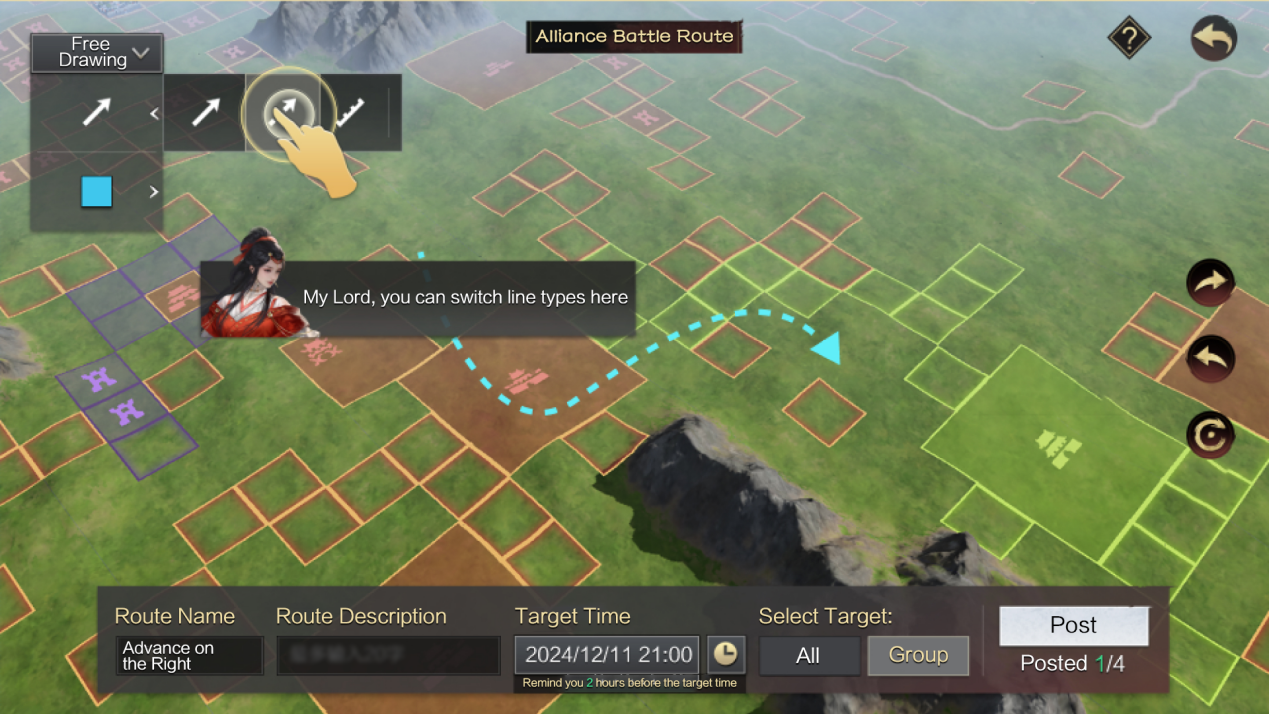This screenshot has height=714, width=1269.
Task: Expand the color options with the right chevron
Action: click(154, 191)
